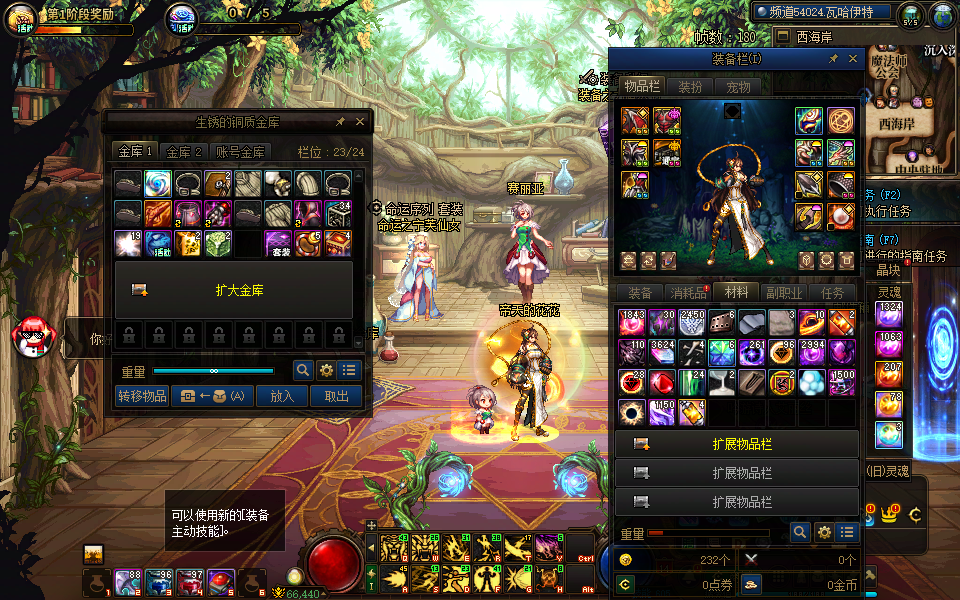Show the 装备 equipment inventory tab
960x600 pixels.
(x=640, y=293)
